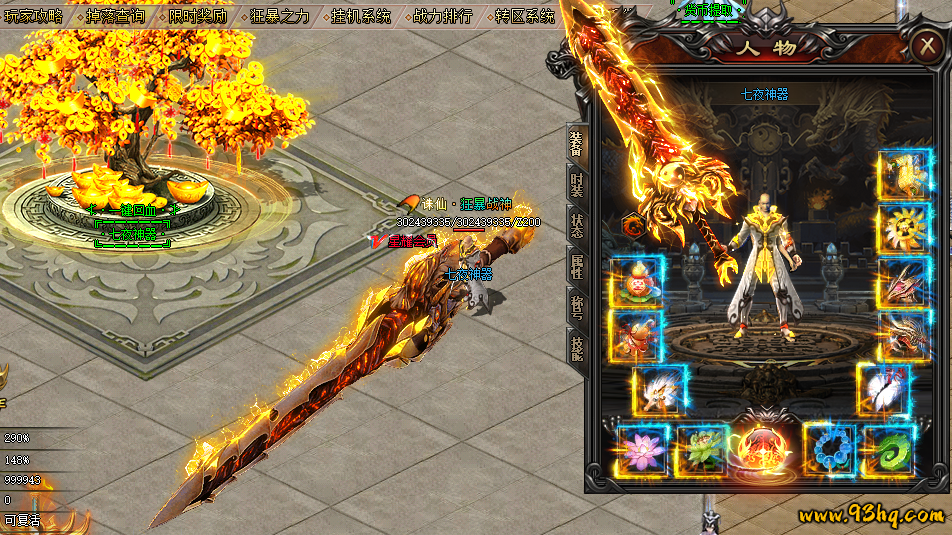Switch to the 状态 status tab
Image resolution: width=952 pixels, height=535 pixels.
[577, 226]
